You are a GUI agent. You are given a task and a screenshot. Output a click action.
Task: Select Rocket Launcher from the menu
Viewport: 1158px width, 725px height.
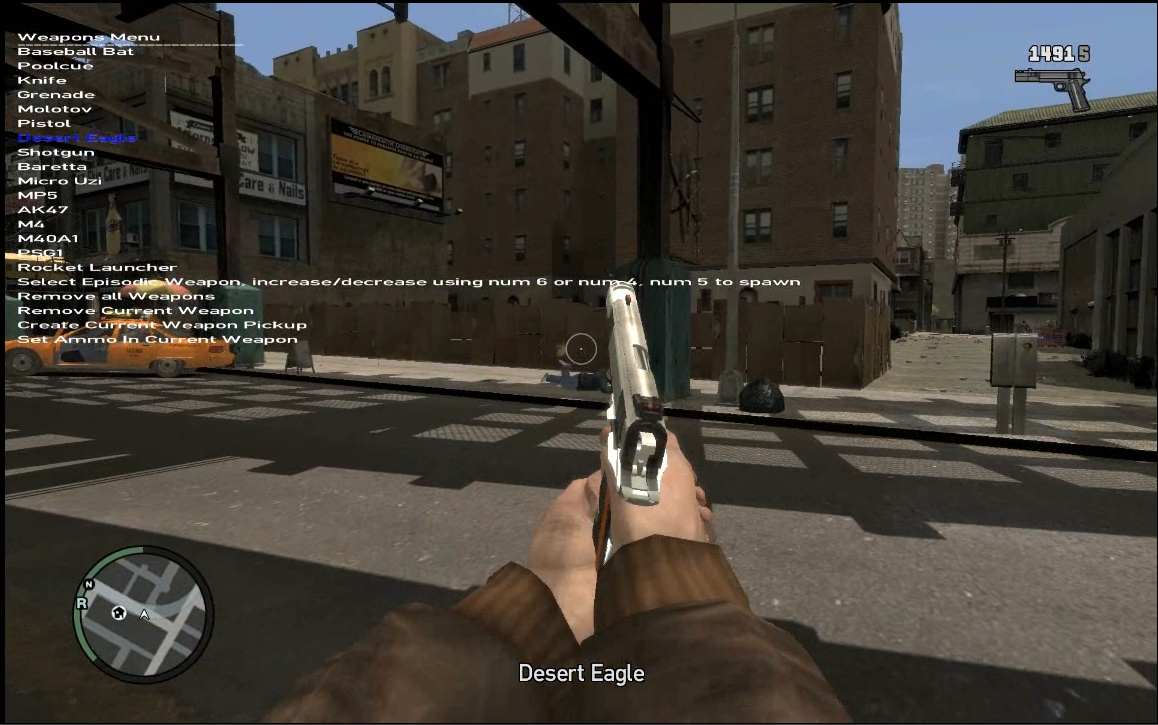(x=97, y=268)
